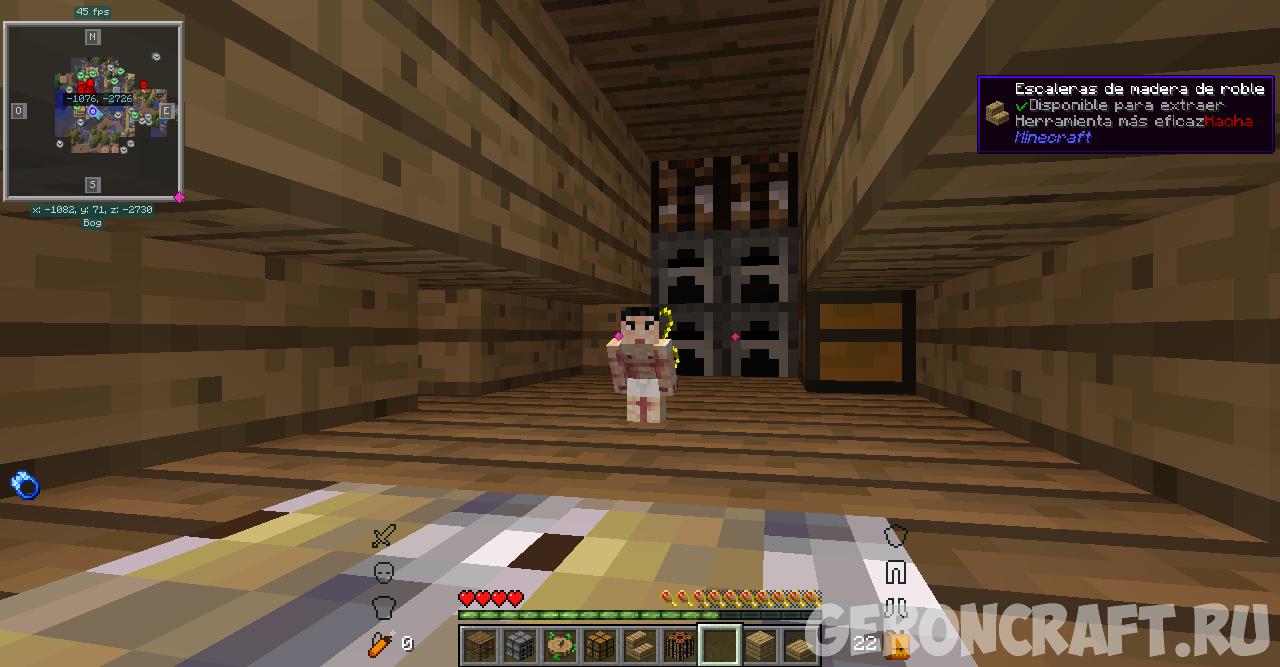1280x667 pixels.
Task: Click the oak stairs block info tooltip
Action: pos(1126,116)
